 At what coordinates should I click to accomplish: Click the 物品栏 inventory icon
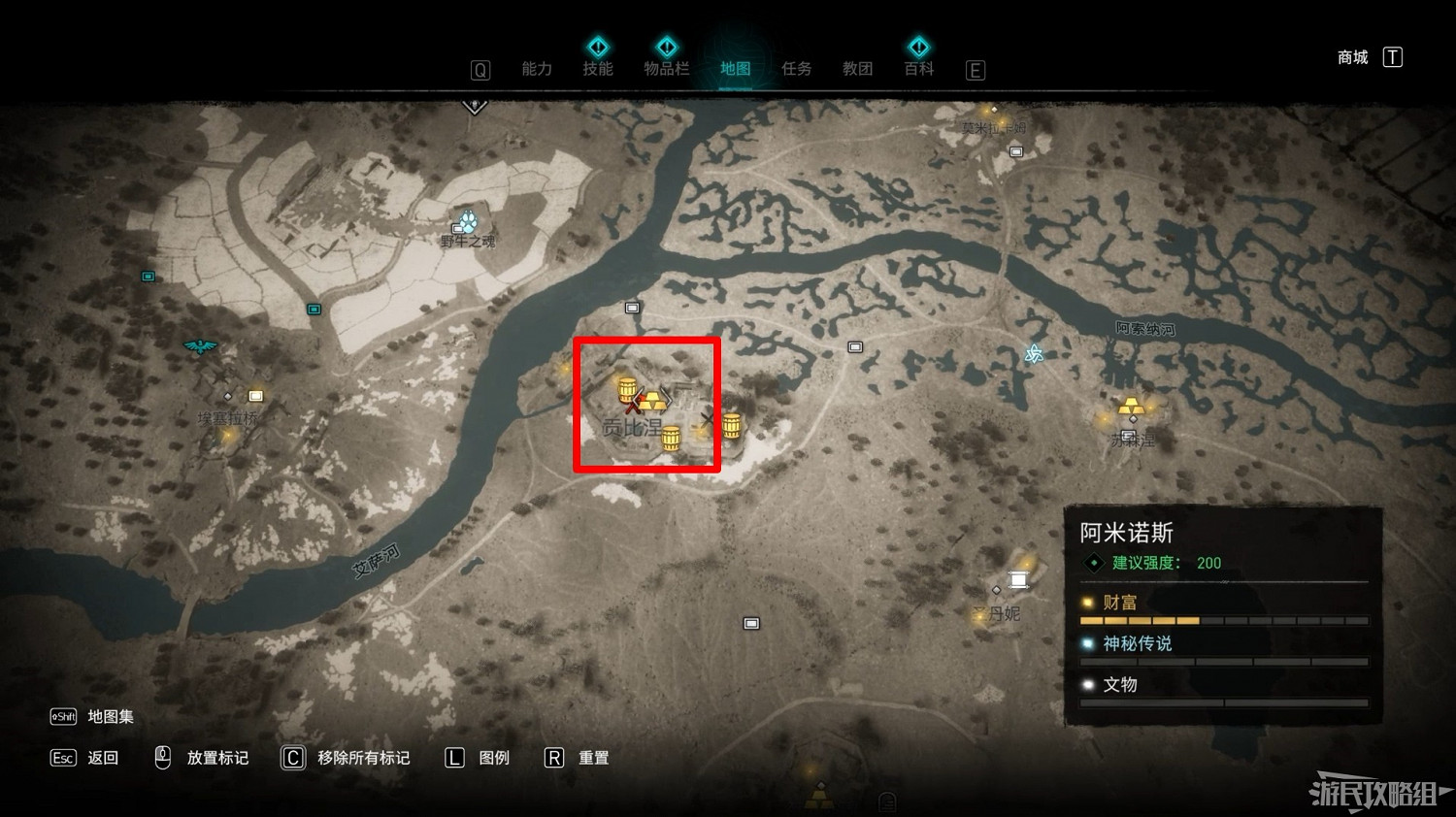pyautogui.click(x=667, y=46)
